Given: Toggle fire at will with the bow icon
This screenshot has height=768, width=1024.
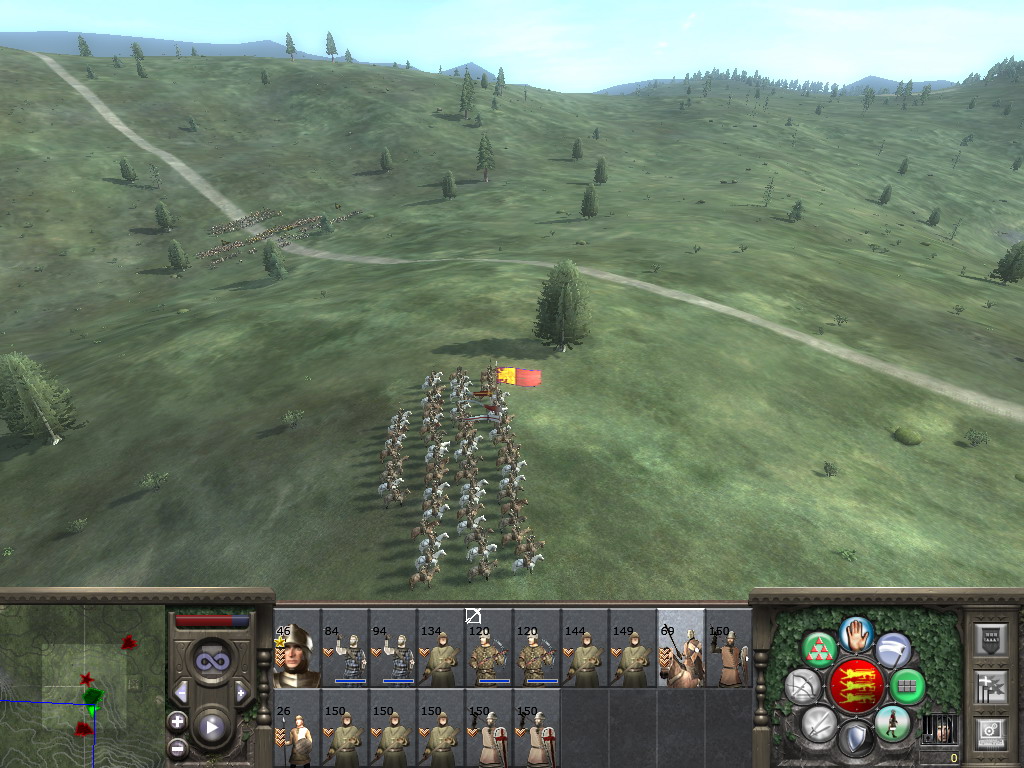Looking at the screenshot, I should click(803, 687).
